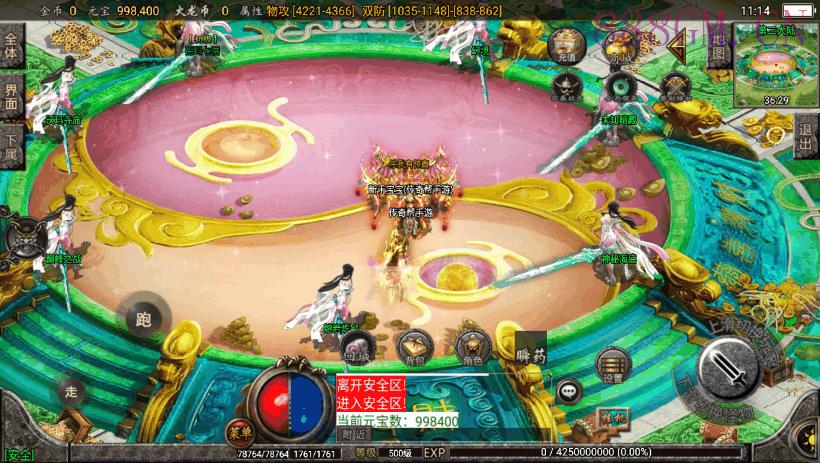
Task: Open the 角色 character sheet
Action: tap(470, 346)
